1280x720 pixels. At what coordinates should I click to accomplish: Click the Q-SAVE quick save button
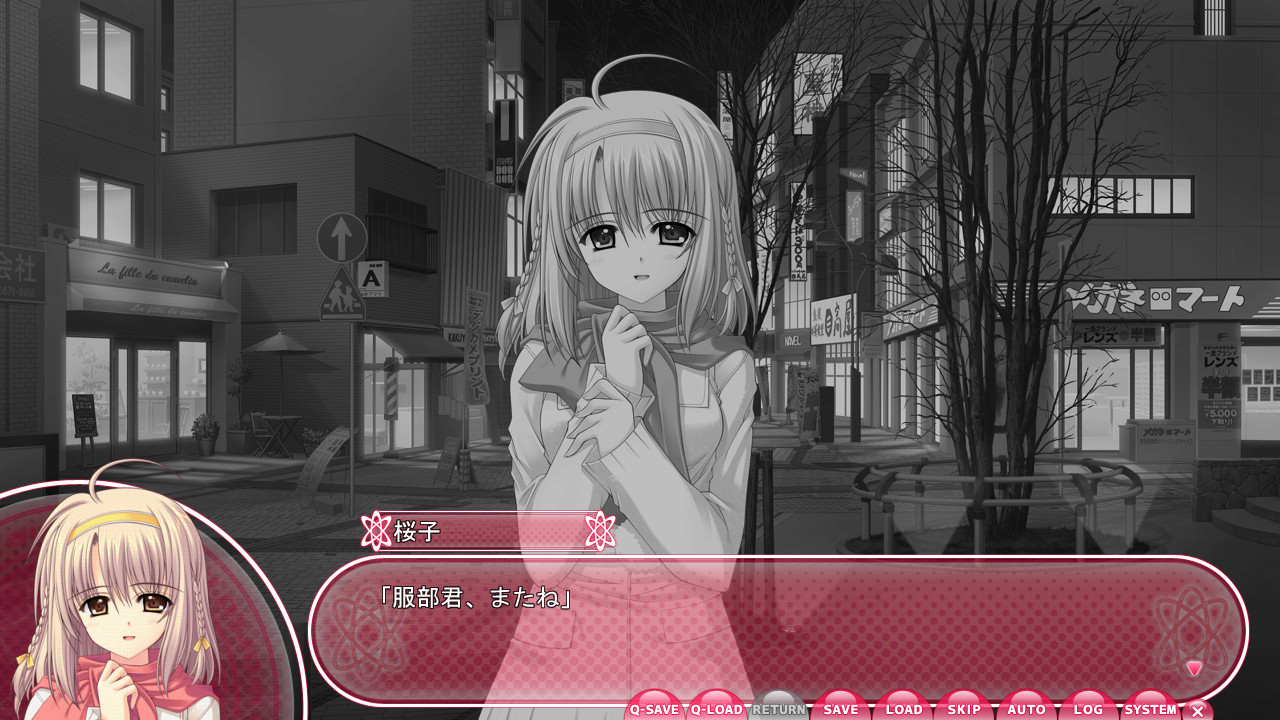[655, 708]
